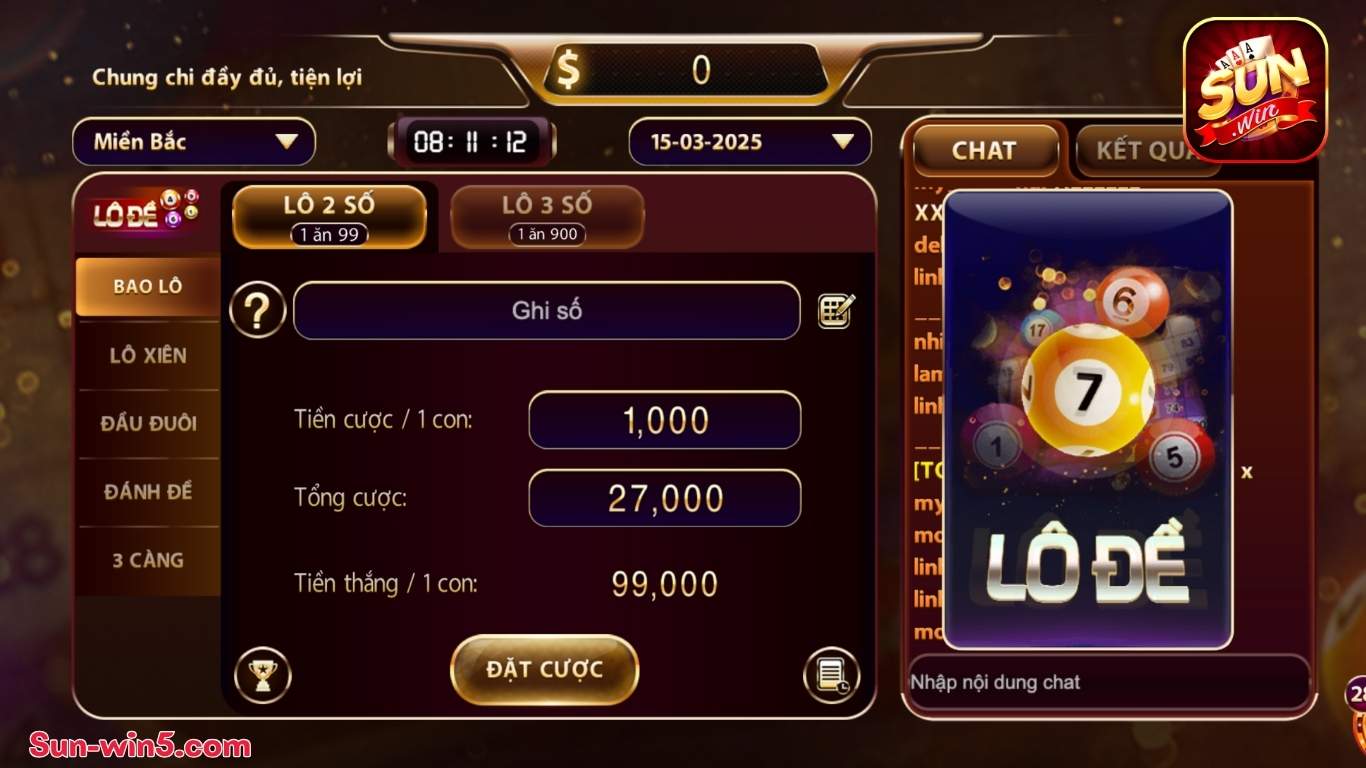1366x768 pixels.
Task: Select the Bao Lô betting mode
Action: [x=147, y=285]
